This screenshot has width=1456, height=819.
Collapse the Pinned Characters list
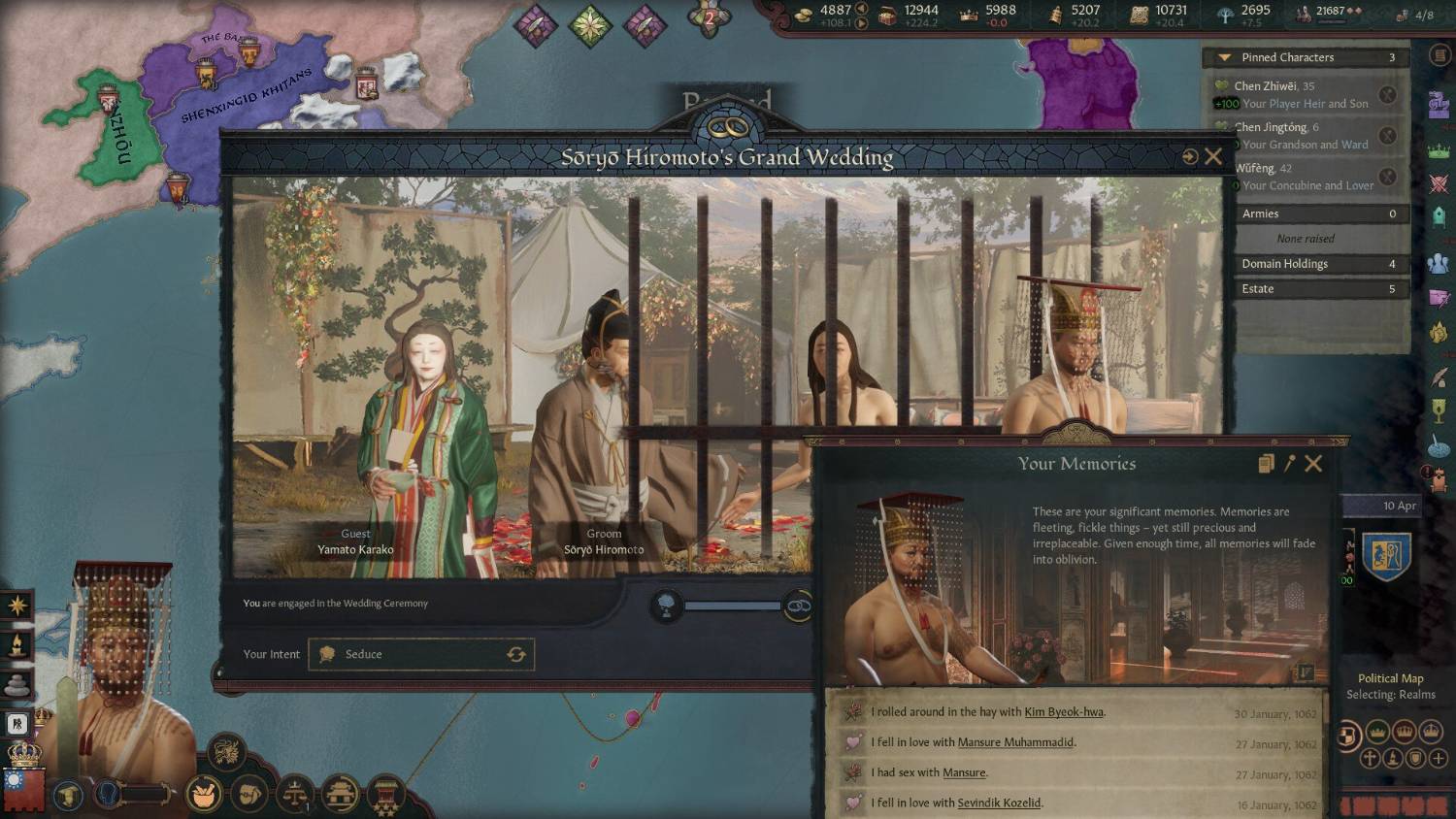pos(1225,58)
